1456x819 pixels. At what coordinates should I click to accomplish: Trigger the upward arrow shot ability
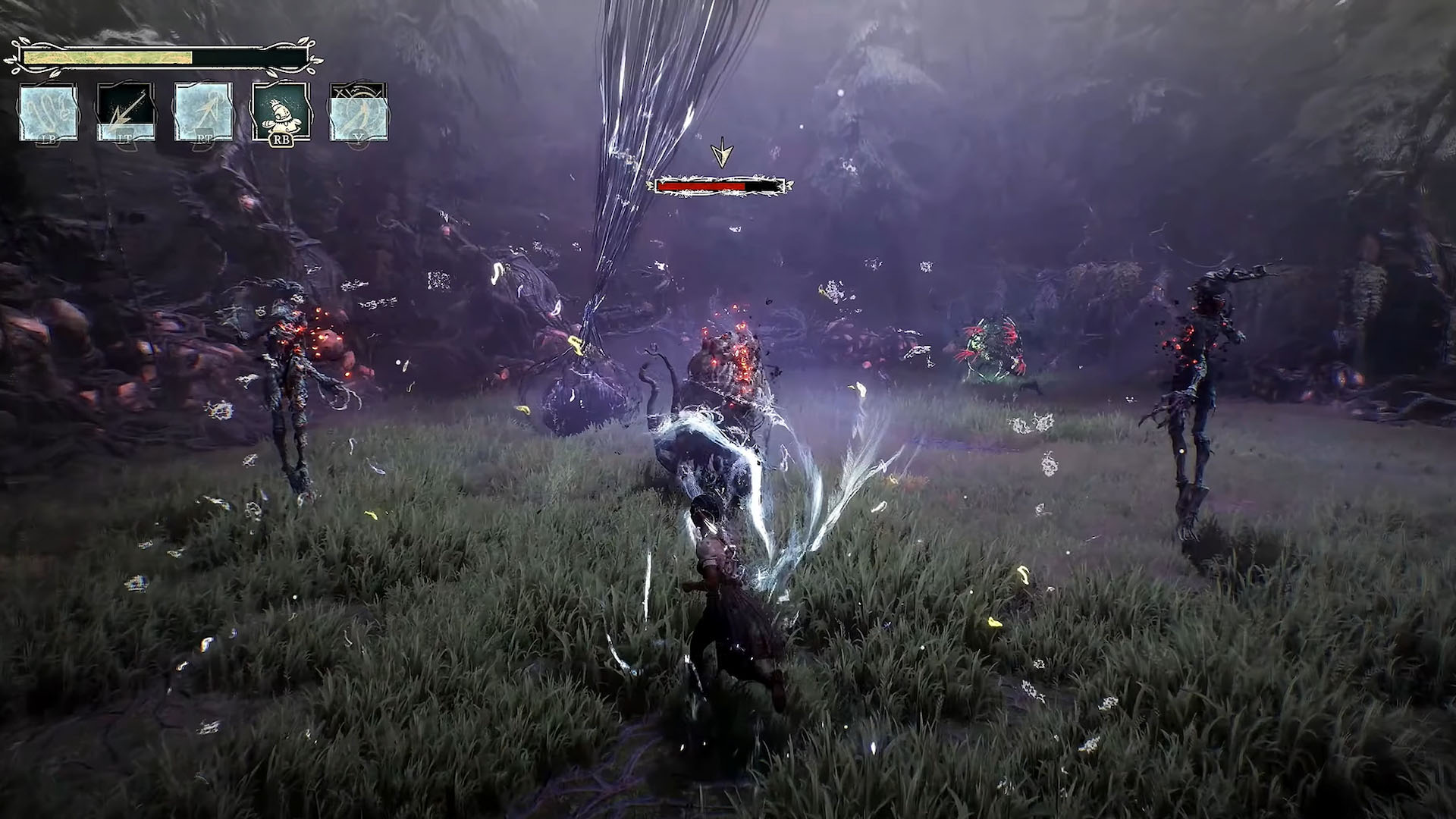pyautogui.click(x=203, y=112)
